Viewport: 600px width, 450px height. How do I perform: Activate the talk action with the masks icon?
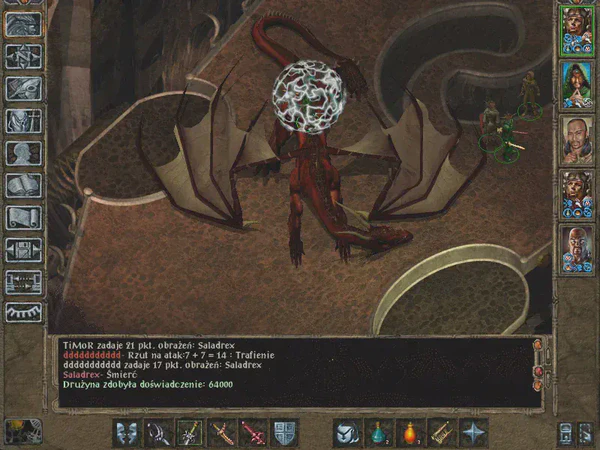tap(127, 432)
